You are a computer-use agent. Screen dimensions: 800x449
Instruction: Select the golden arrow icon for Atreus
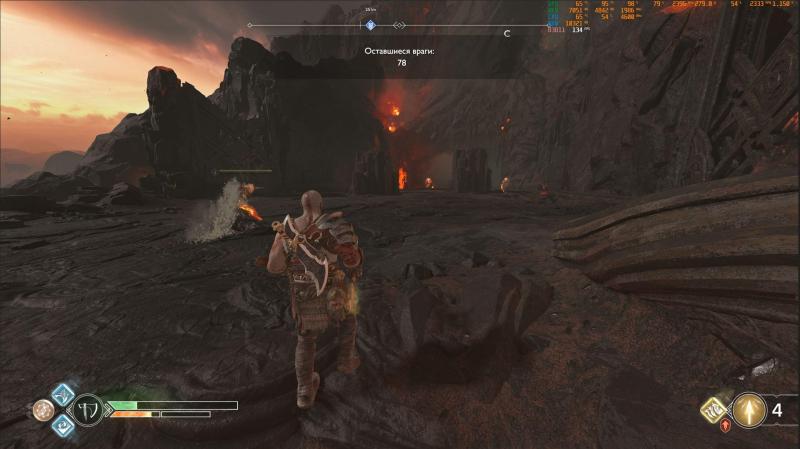coord(748,410)
